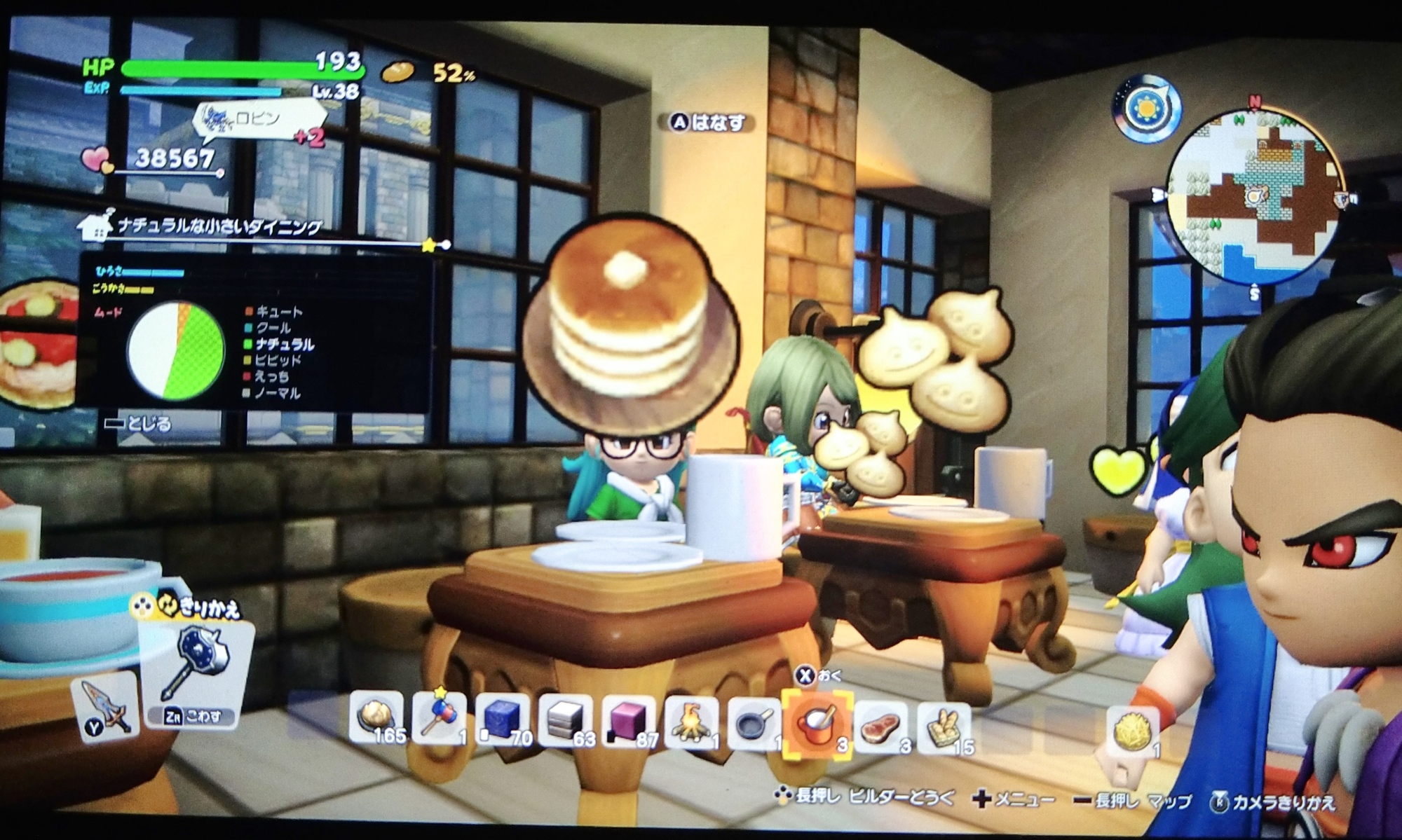Click the pink hearts gratitude icon
The image size is (1402, 840).
pyautogui.click(x=98, y=160)
